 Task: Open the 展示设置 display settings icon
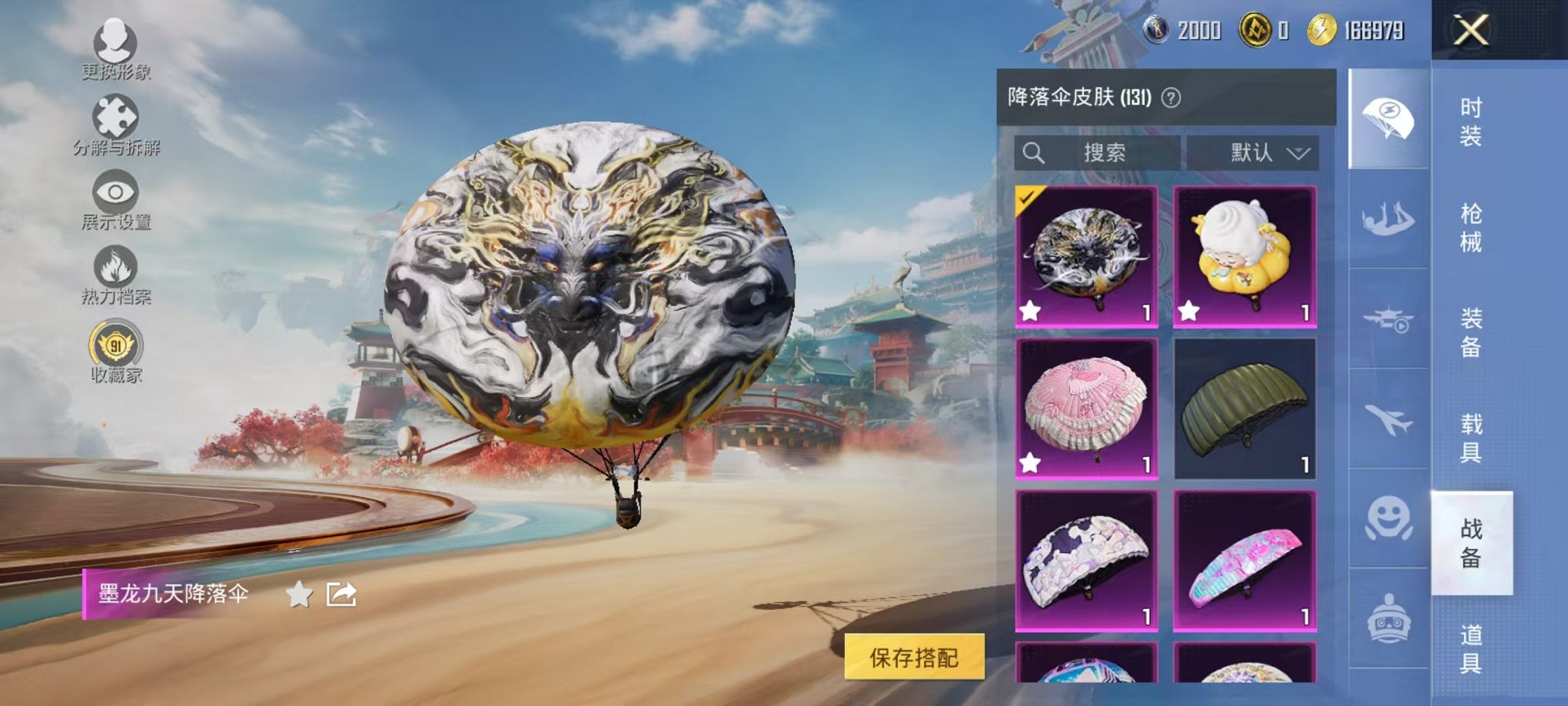click(x=114, y=192)
